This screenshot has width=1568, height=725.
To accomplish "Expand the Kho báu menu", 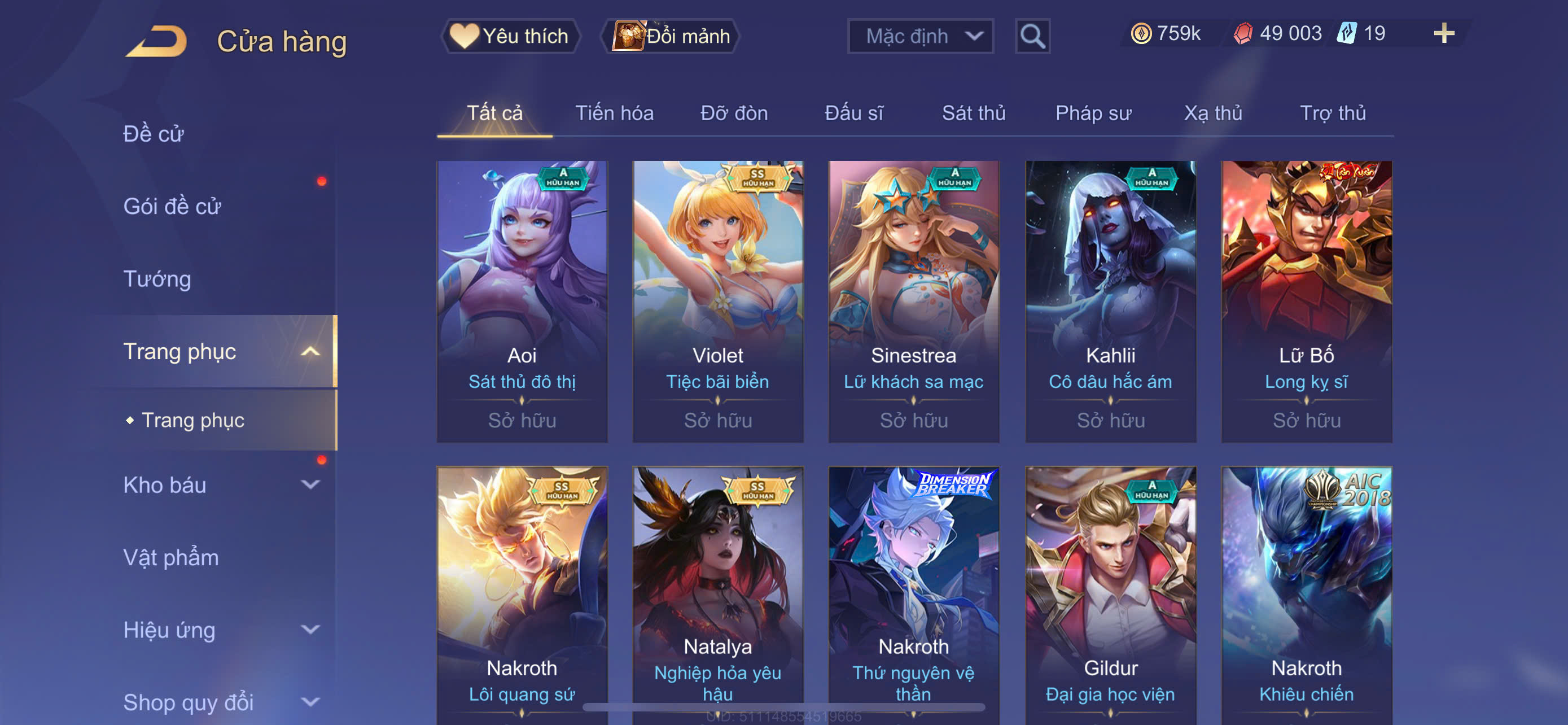I will click(219, 485).
